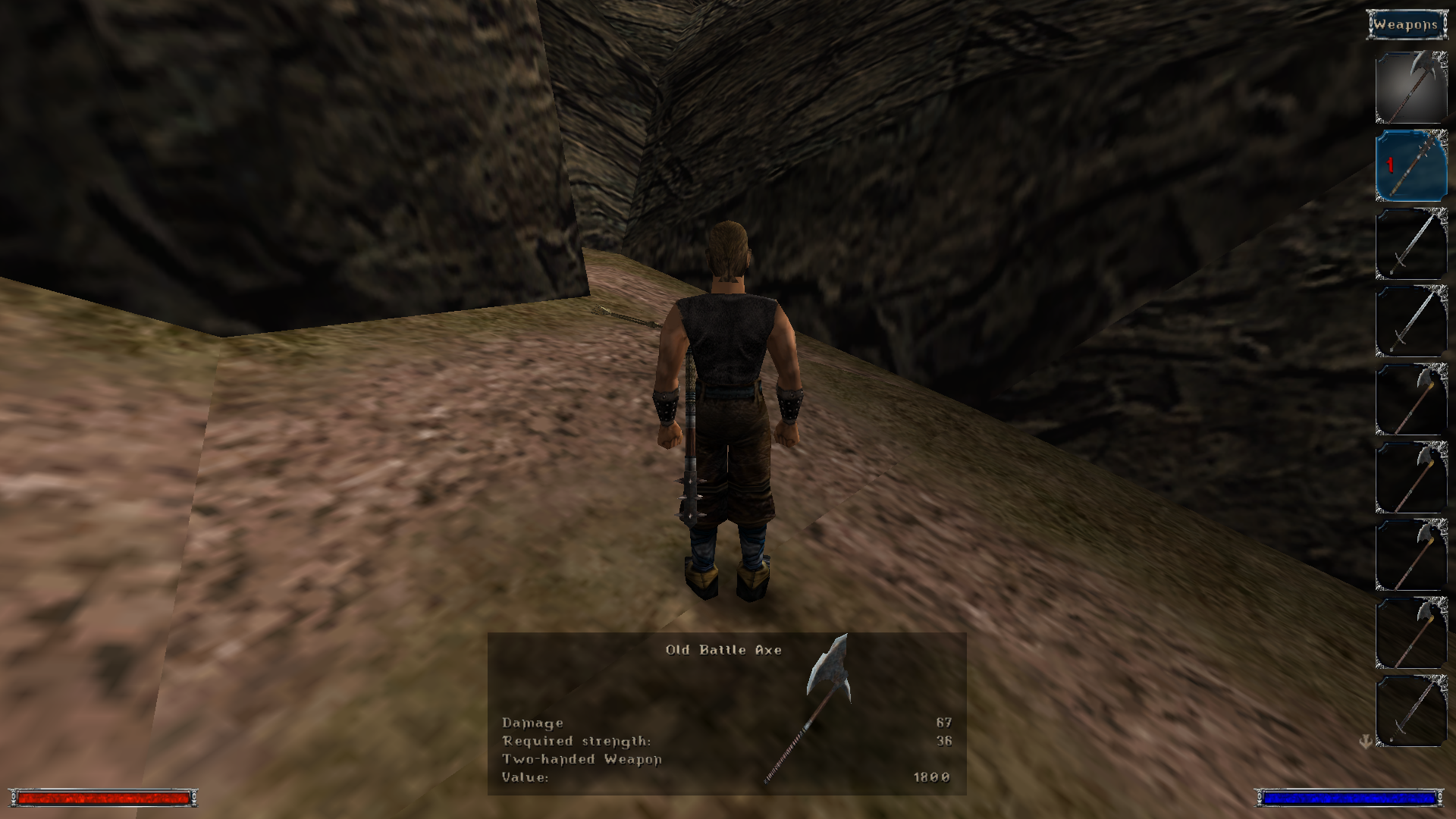Choose the equipped spiked mace slot

1411,166
